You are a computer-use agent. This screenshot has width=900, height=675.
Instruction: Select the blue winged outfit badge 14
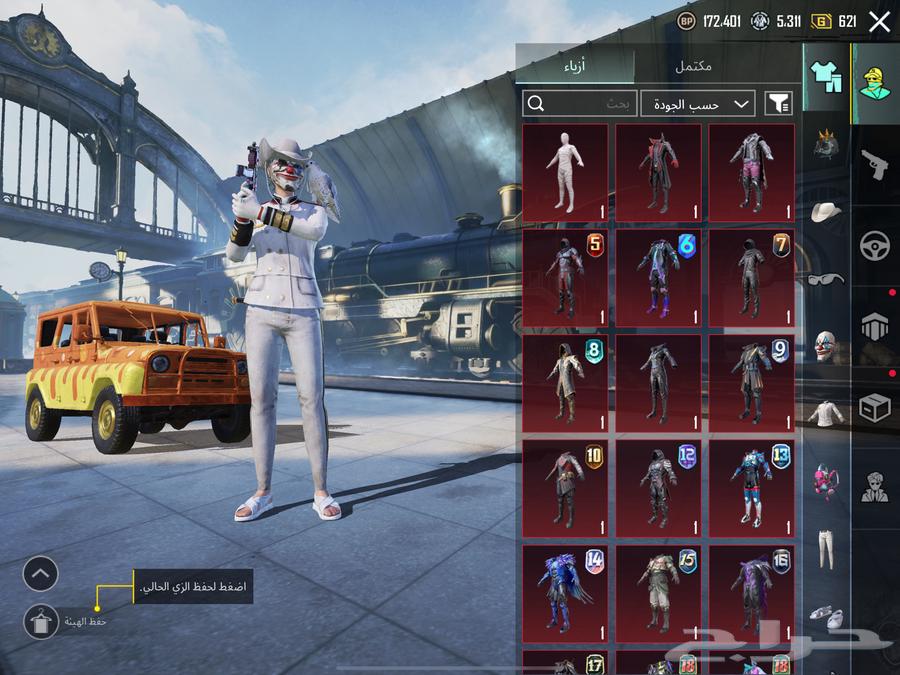click(x=565, y=592)
